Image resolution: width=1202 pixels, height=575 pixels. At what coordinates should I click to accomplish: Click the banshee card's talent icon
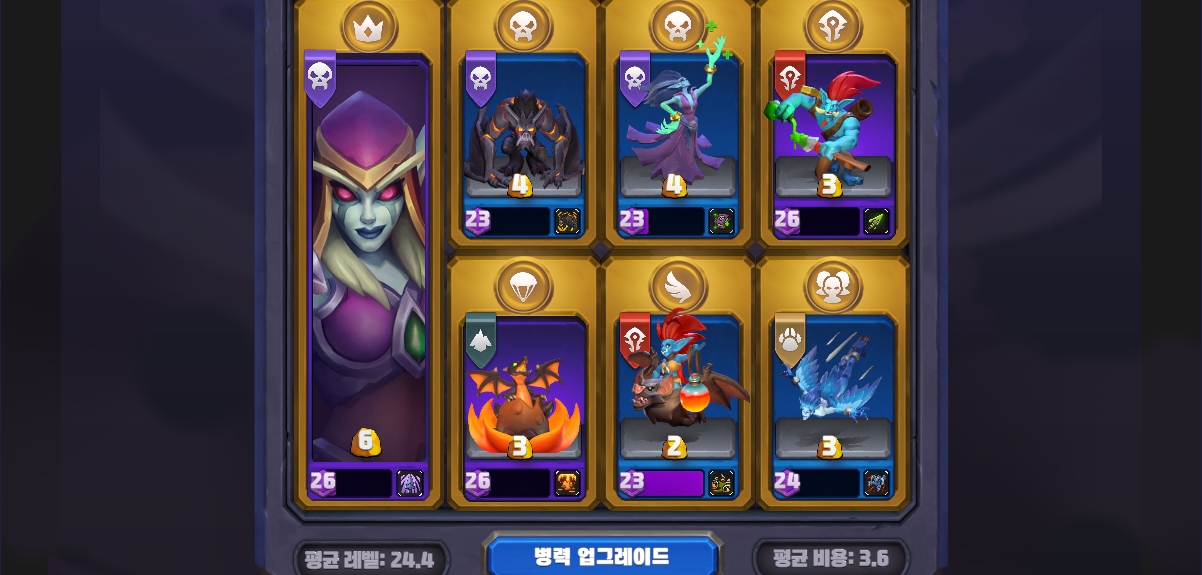click(721, 221)
